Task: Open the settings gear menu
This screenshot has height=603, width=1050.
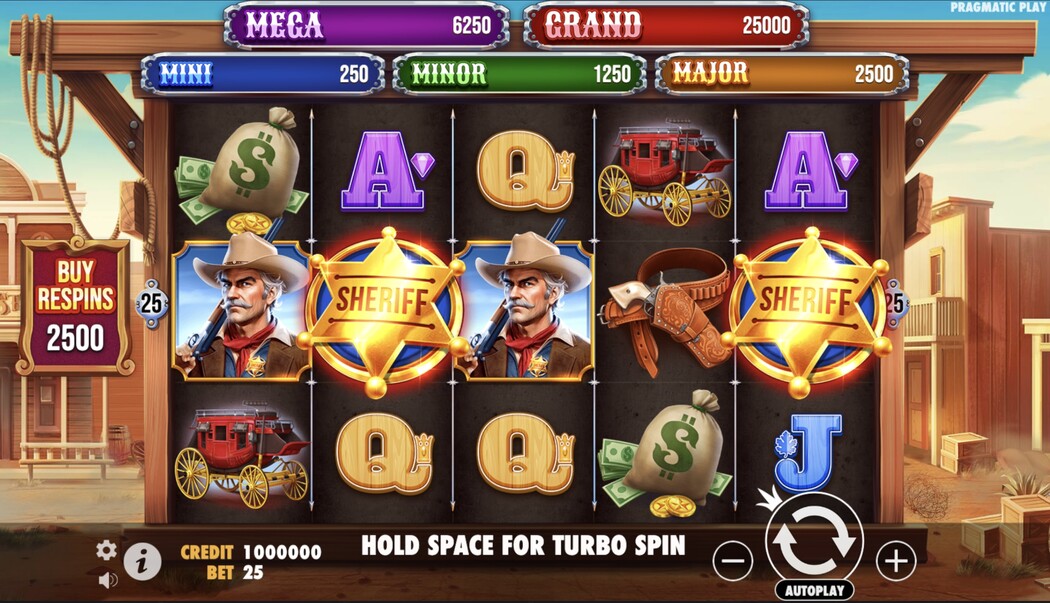Action: 106,550
